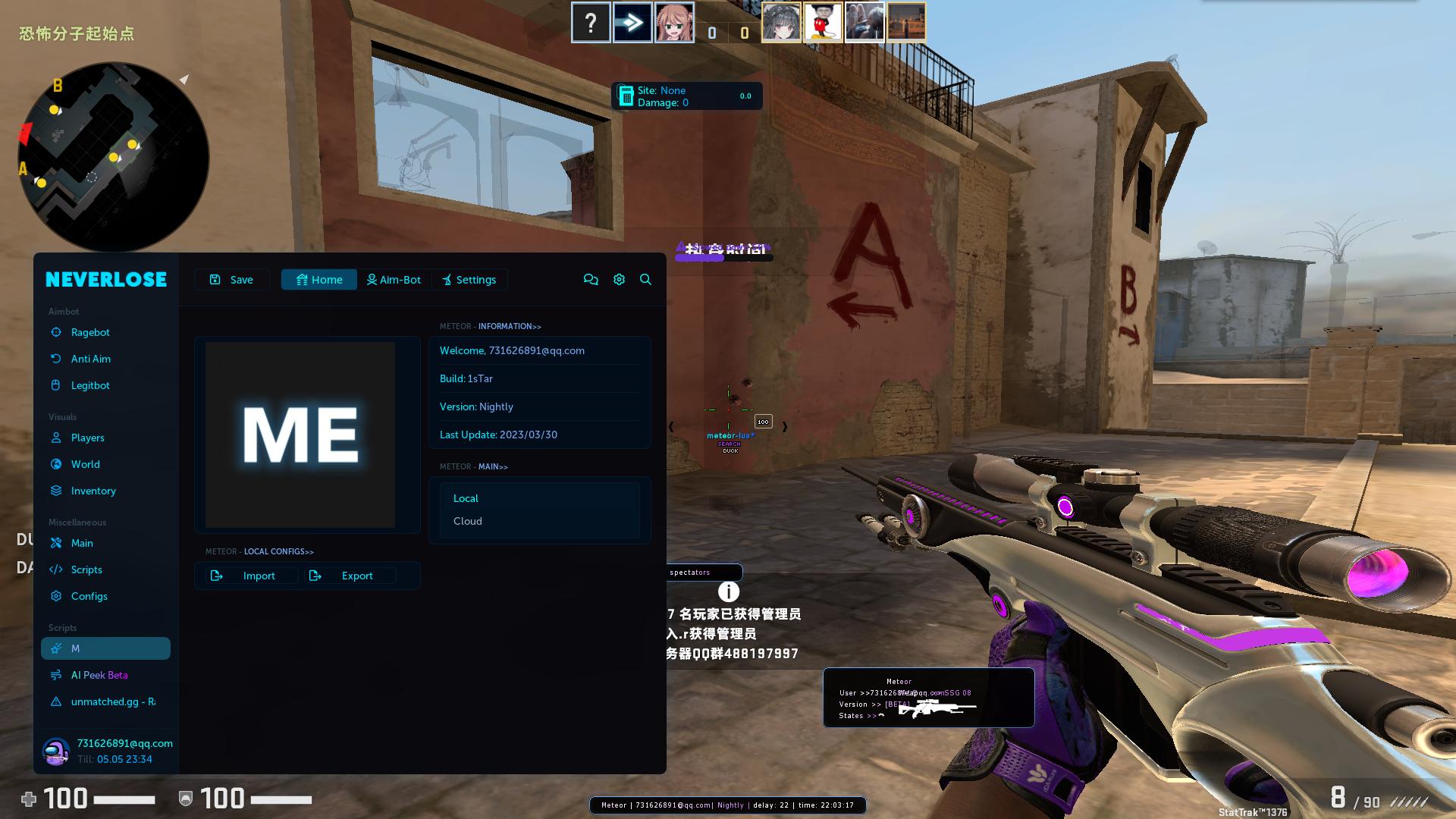Click the ME avatar thumbnail
Image resolution: width=1456 pixels, height=819 pixels.
[x=300, y=435]
